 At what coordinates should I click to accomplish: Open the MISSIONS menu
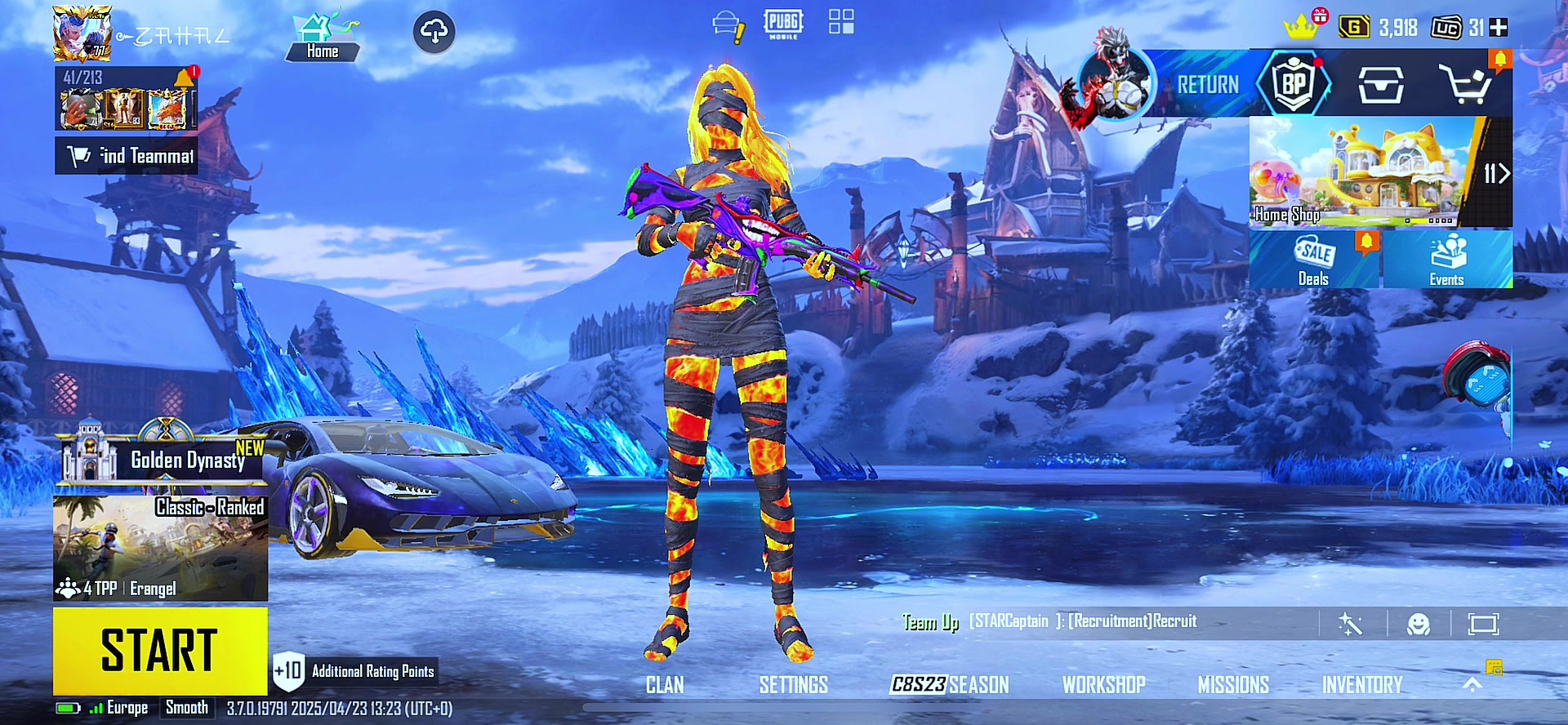1233,685
